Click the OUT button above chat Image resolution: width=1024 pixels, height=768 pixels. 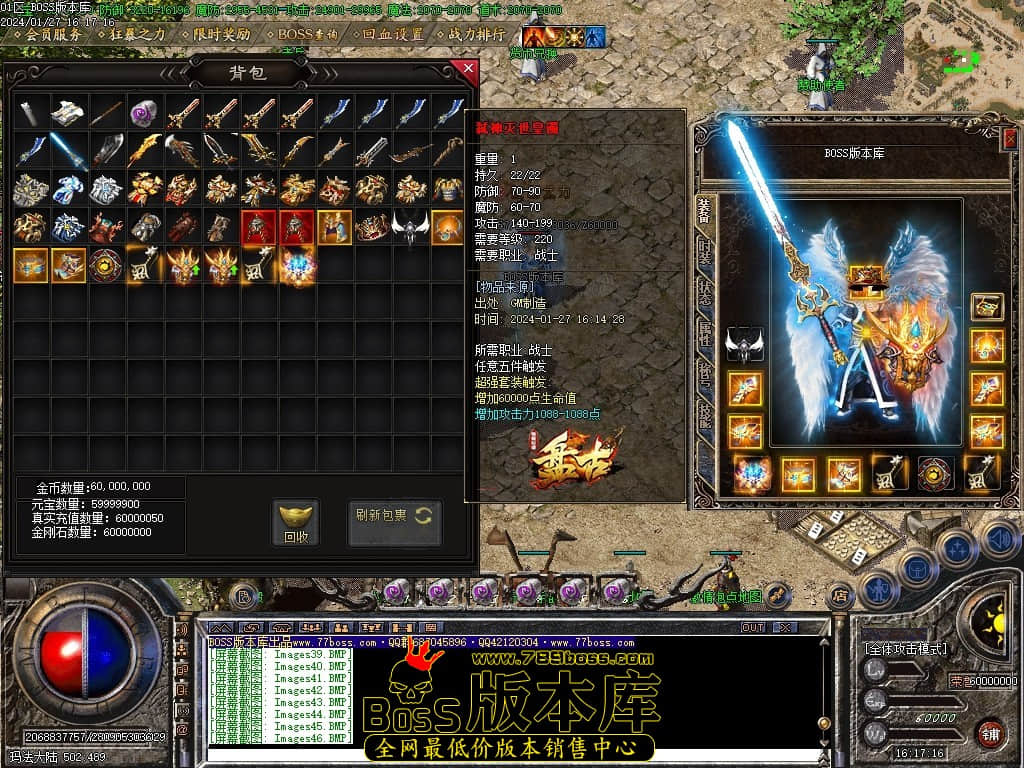pos(752,627)
